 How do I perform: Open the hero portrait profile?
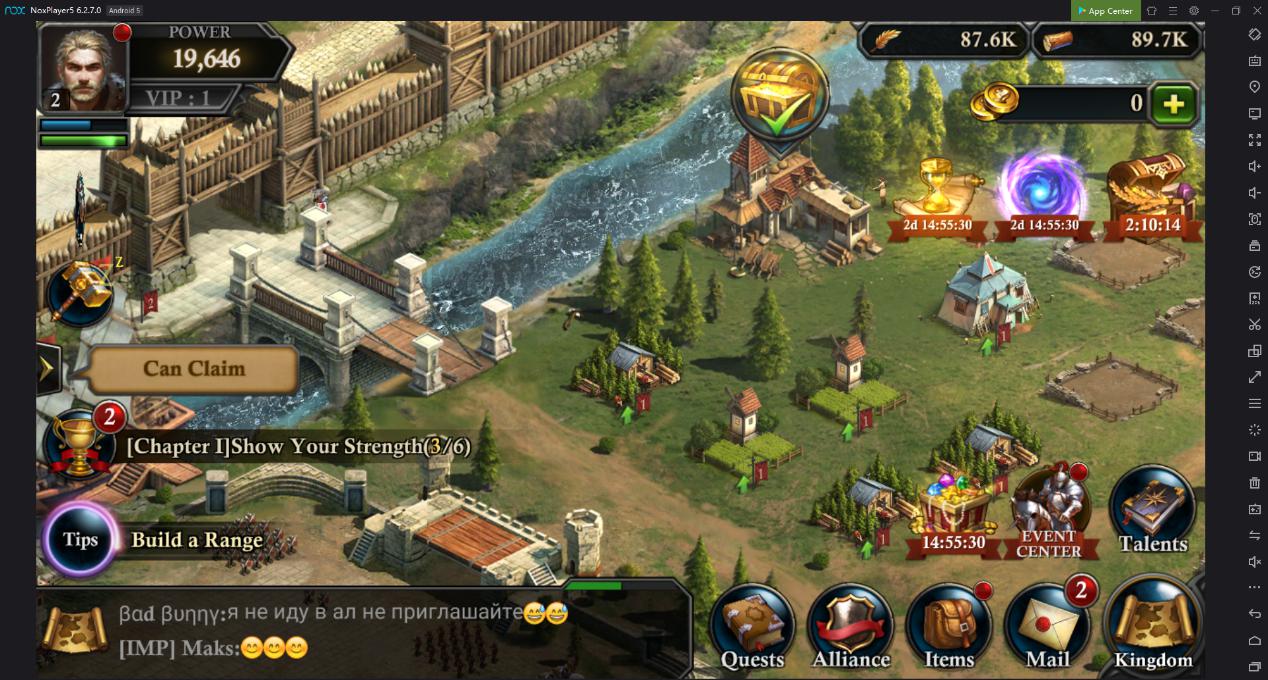(82, 68)
